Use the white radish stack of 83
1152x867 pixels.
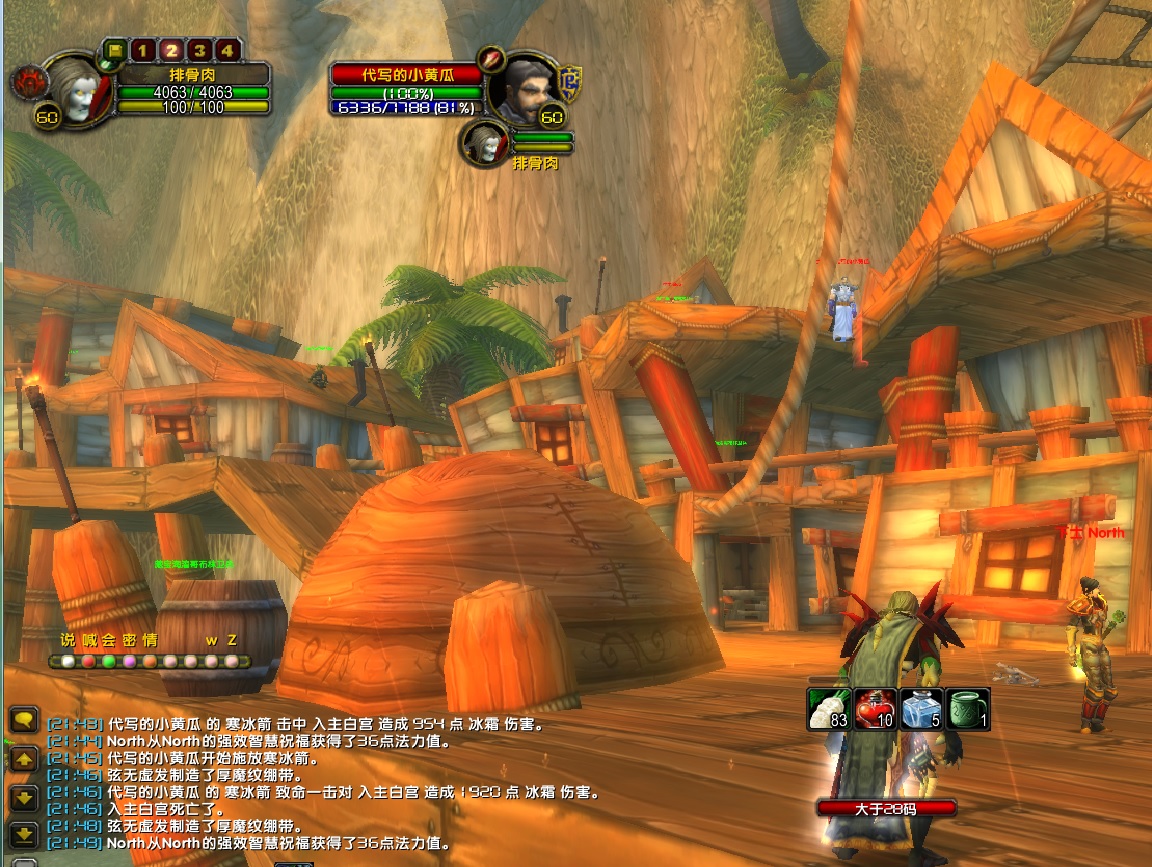coord(829,709)
